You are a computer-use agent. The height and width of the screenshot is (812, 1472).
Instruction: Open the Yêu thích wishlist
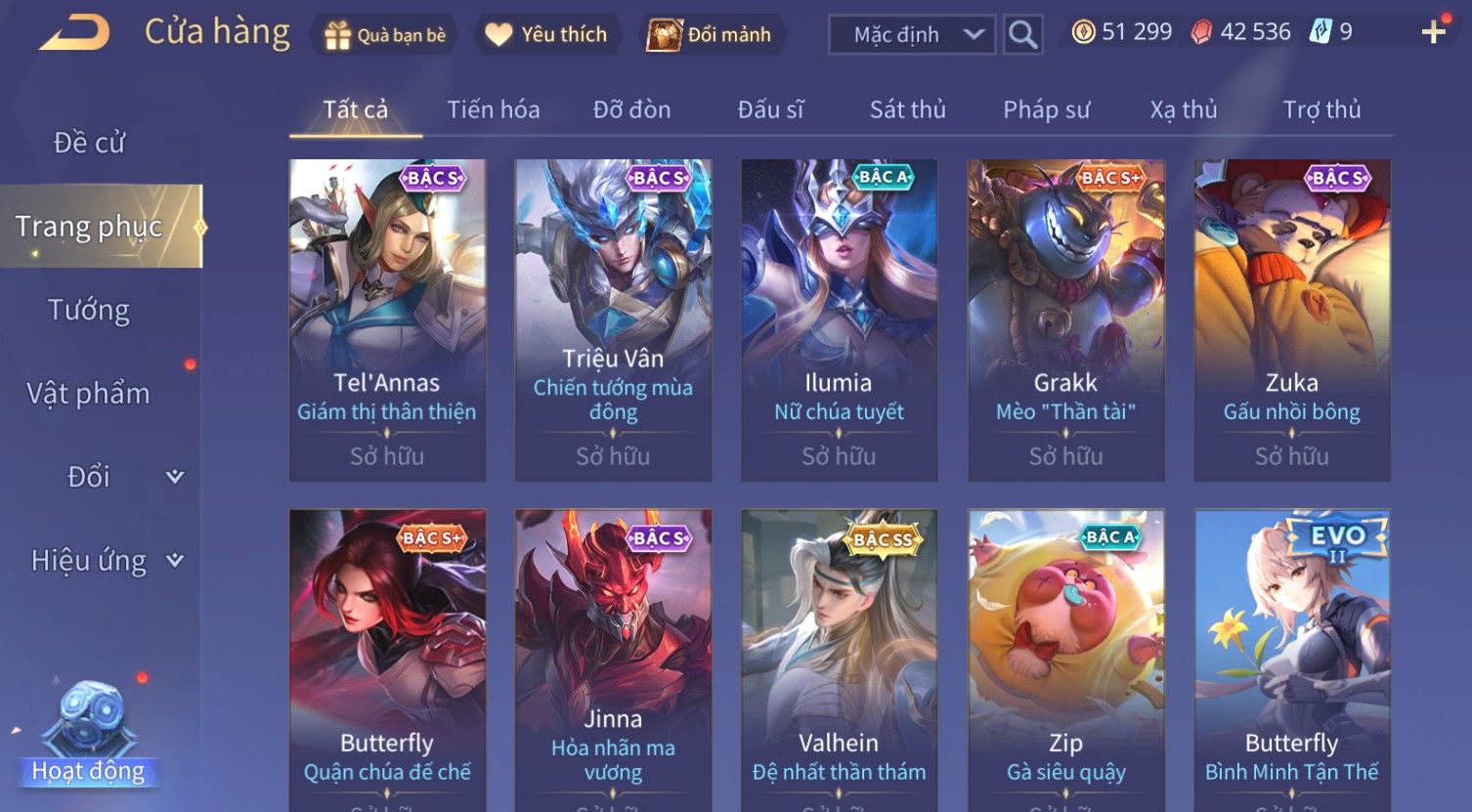[546, 35]
